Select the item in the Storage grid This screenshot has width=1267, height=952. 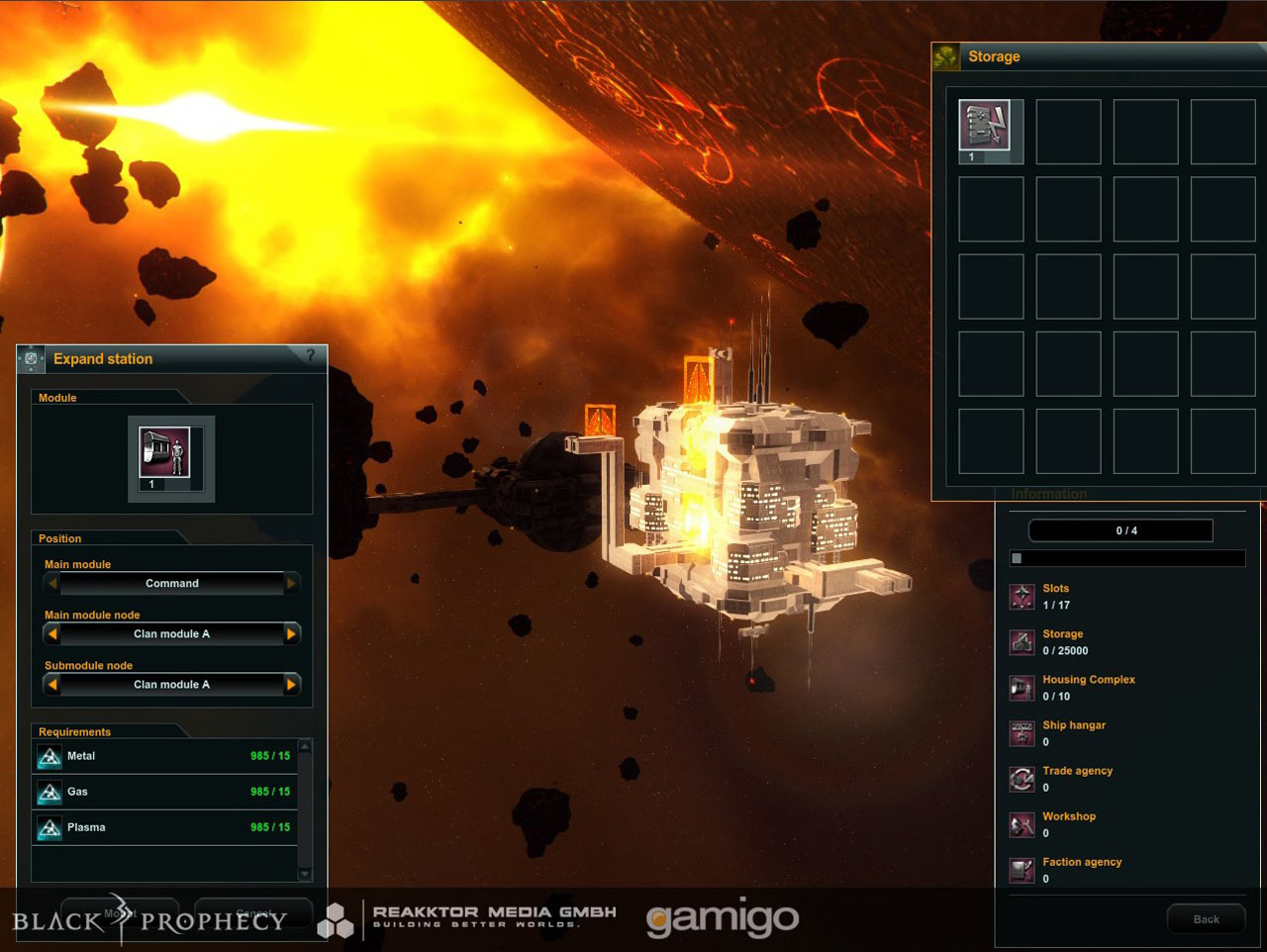point(985,130)
